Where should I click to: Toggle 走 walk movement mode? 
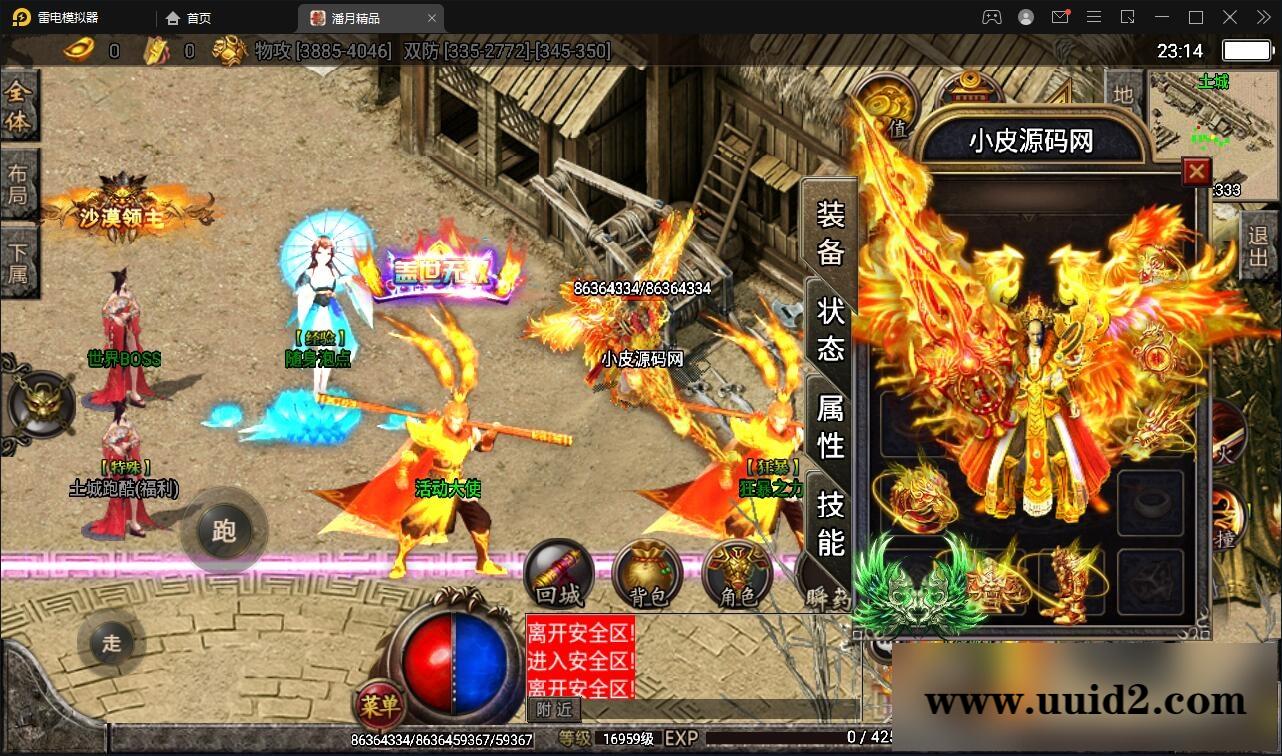tap(111, 643)
